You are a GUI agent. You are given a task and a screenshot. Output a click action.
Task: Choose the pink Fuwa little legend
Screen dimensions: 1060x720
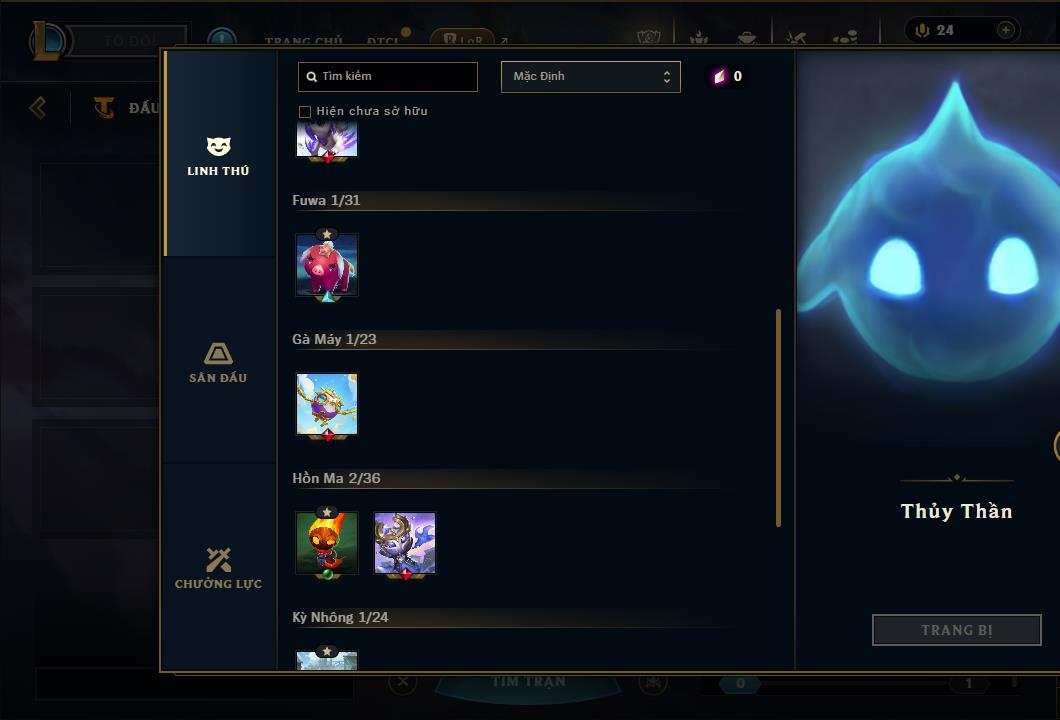pyautogui.click(x=327, y=265)
